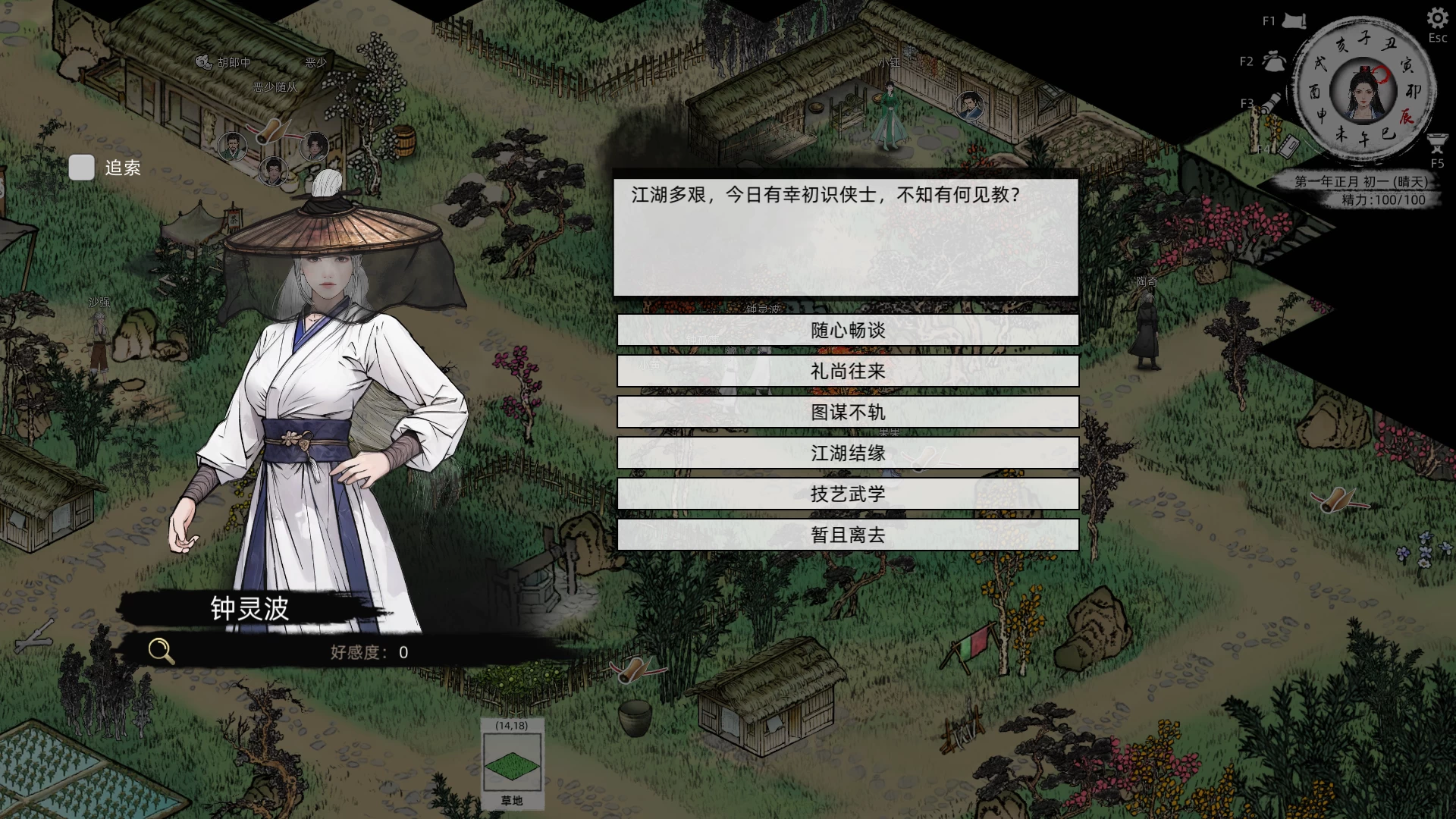Expand the dialogue box showing 江湖多艰
This screenshot has width=1456, height=819.
coord(847,235)
